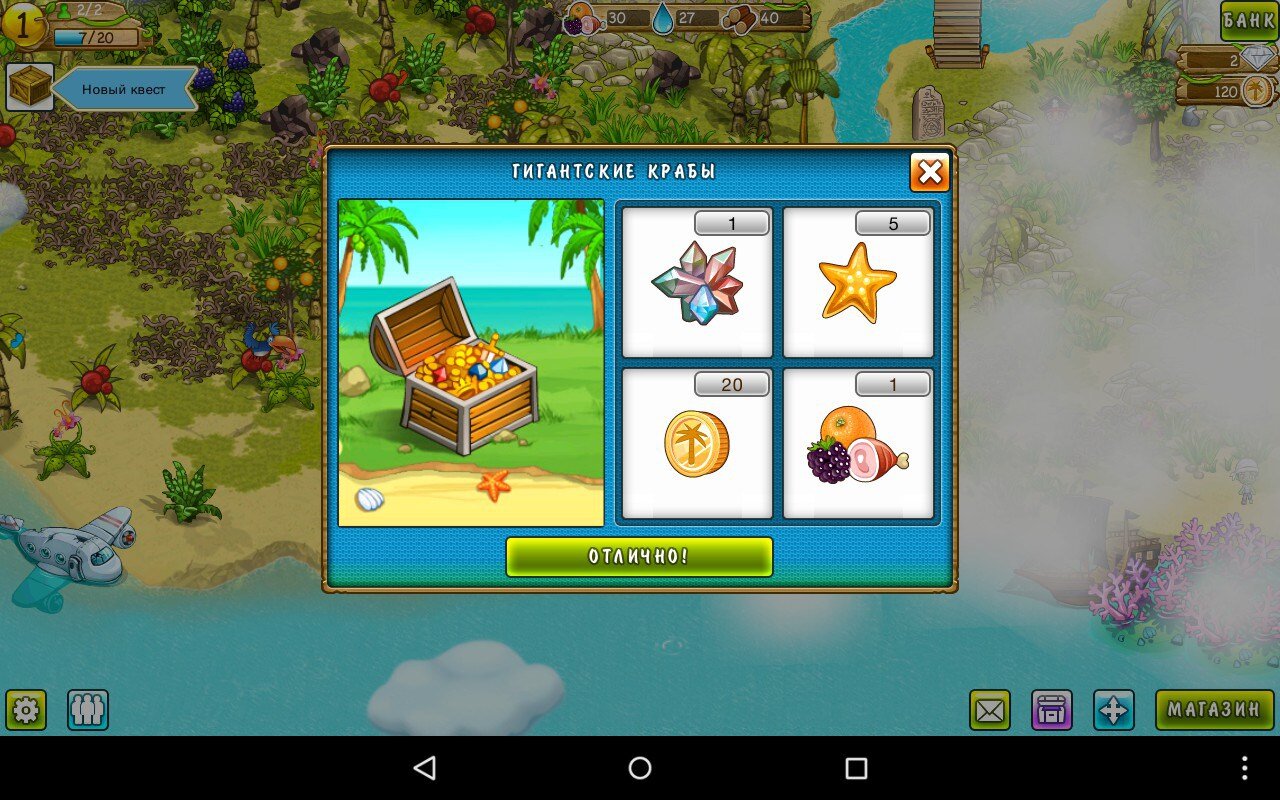Confirm reward with the ОТЛИЧНО! button
Image resolution: width=1280 pixels, height=800 pixels.
(639, 557)
